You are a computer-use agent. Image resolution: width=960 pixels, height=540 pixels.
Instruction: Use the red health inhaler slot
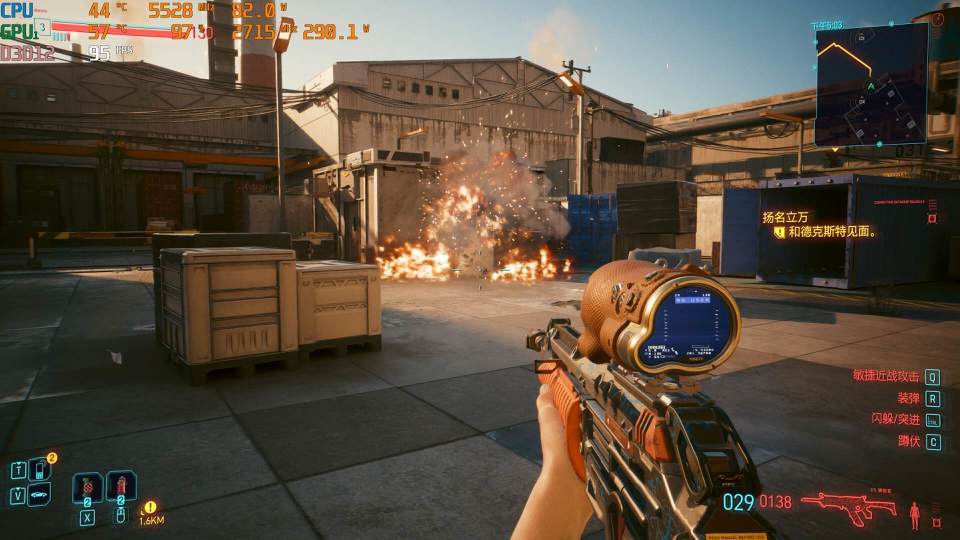(121, 487)
